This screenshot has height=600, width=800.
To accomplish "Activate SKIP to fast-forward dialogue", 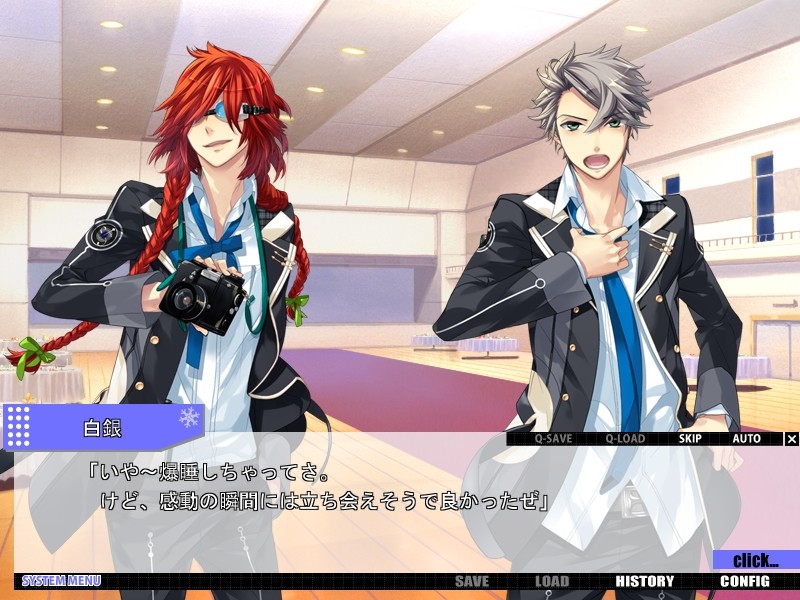I will (691, 439).
